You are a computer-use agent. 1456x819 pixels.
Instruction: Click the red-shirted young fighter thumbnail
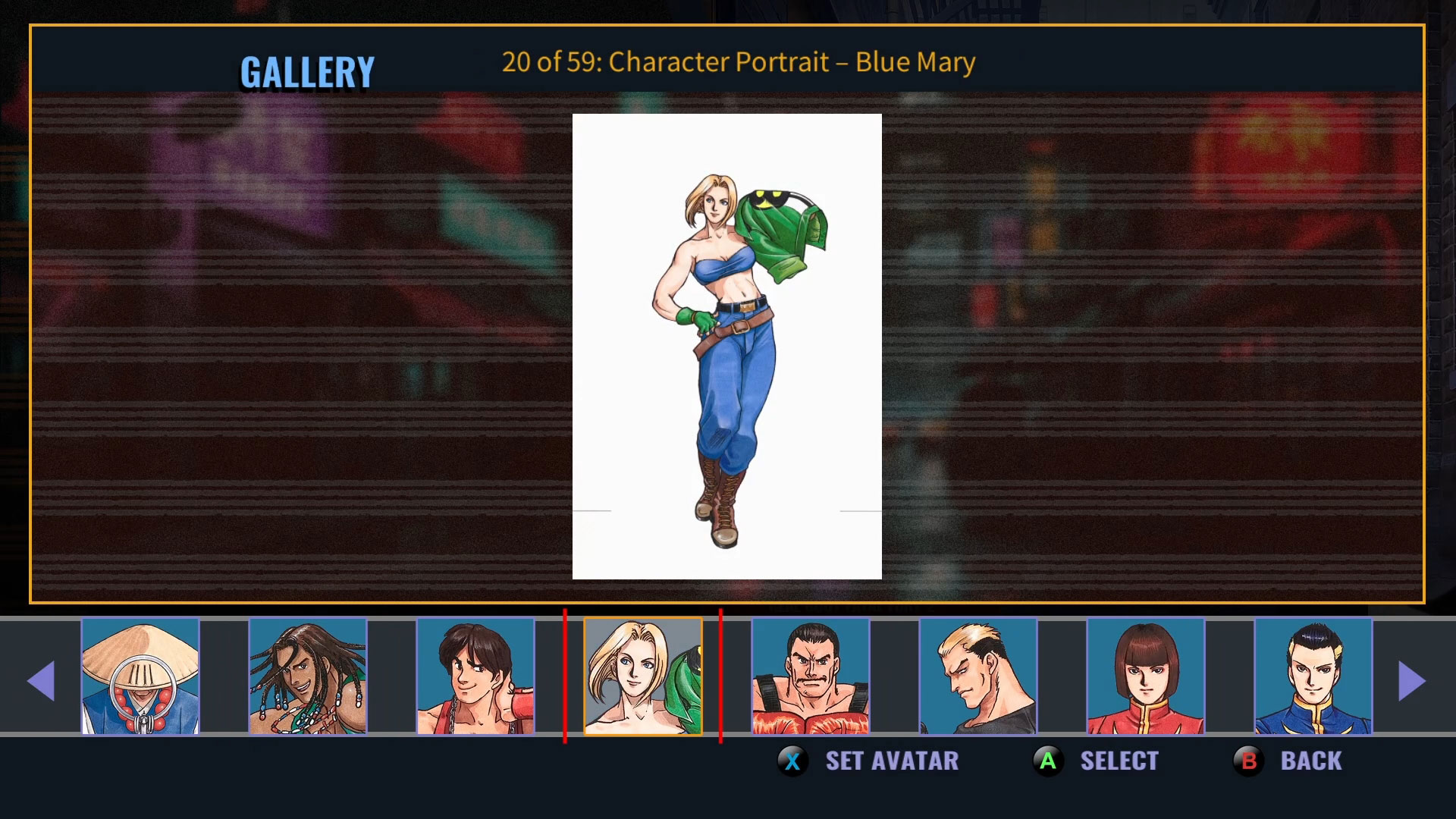475,677
